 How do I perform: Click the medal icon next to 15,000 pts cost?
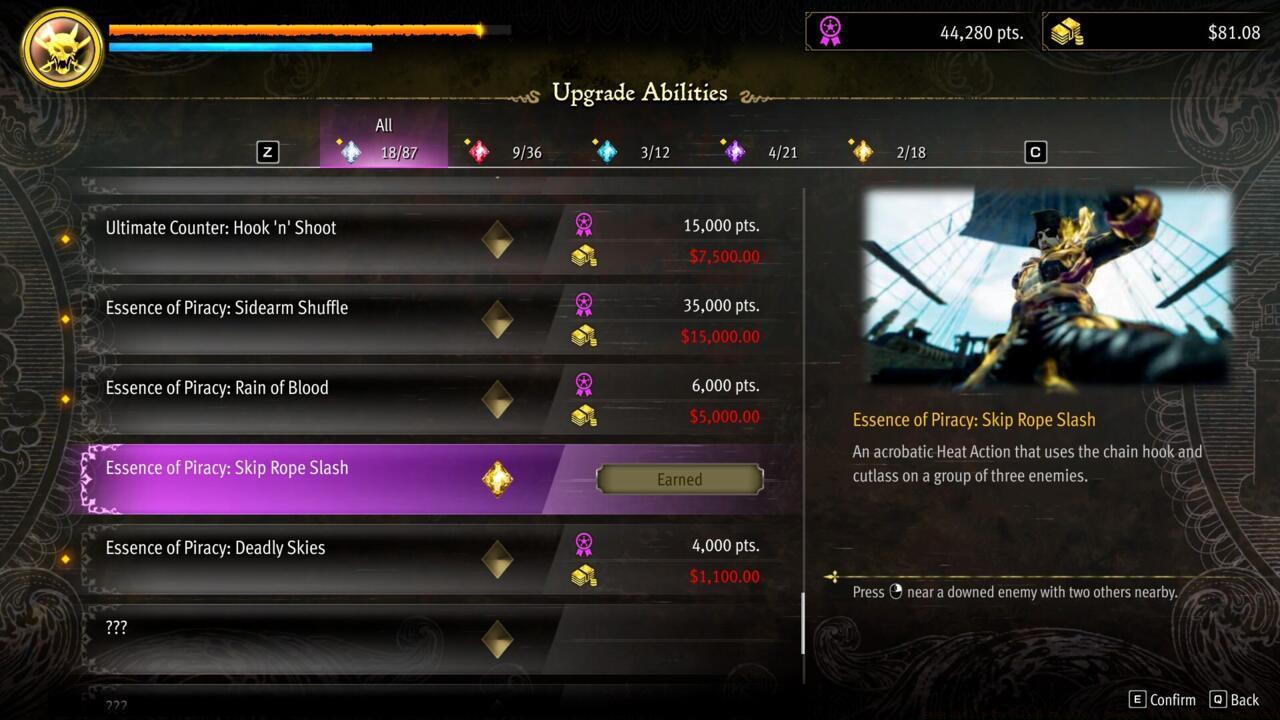[585, 225]
